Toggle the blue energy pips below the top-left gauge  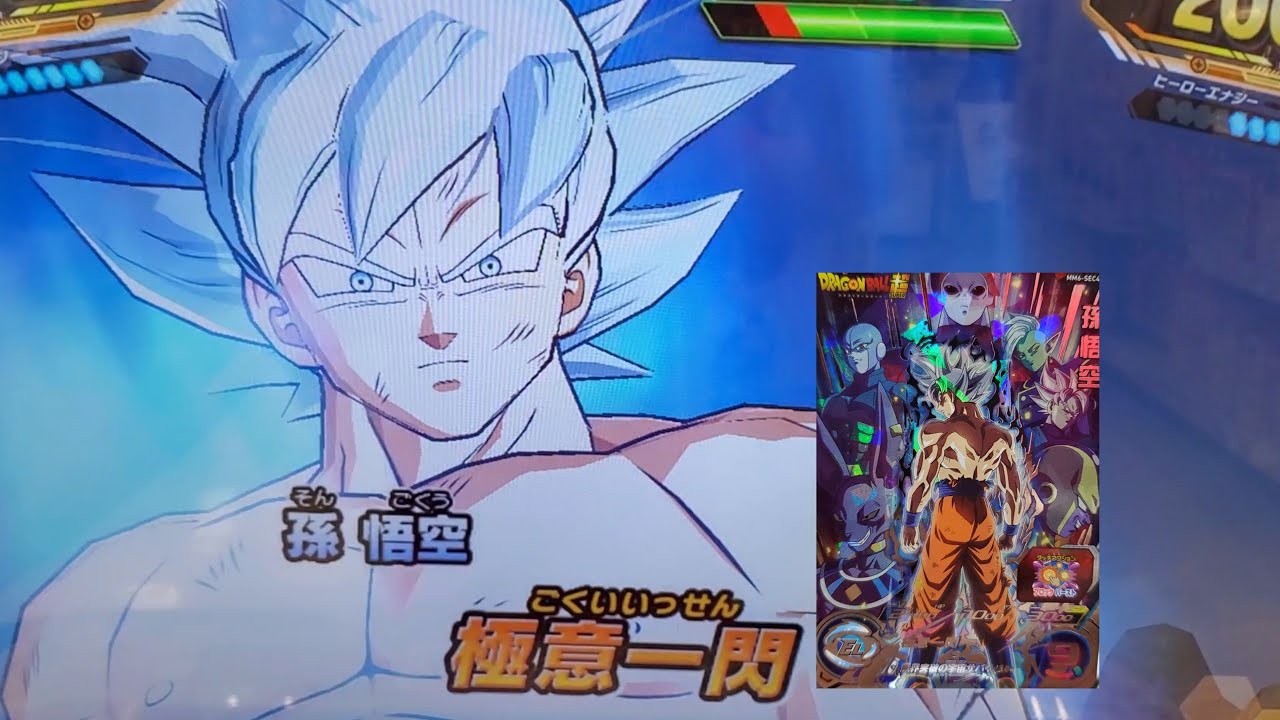click(50, 76)
